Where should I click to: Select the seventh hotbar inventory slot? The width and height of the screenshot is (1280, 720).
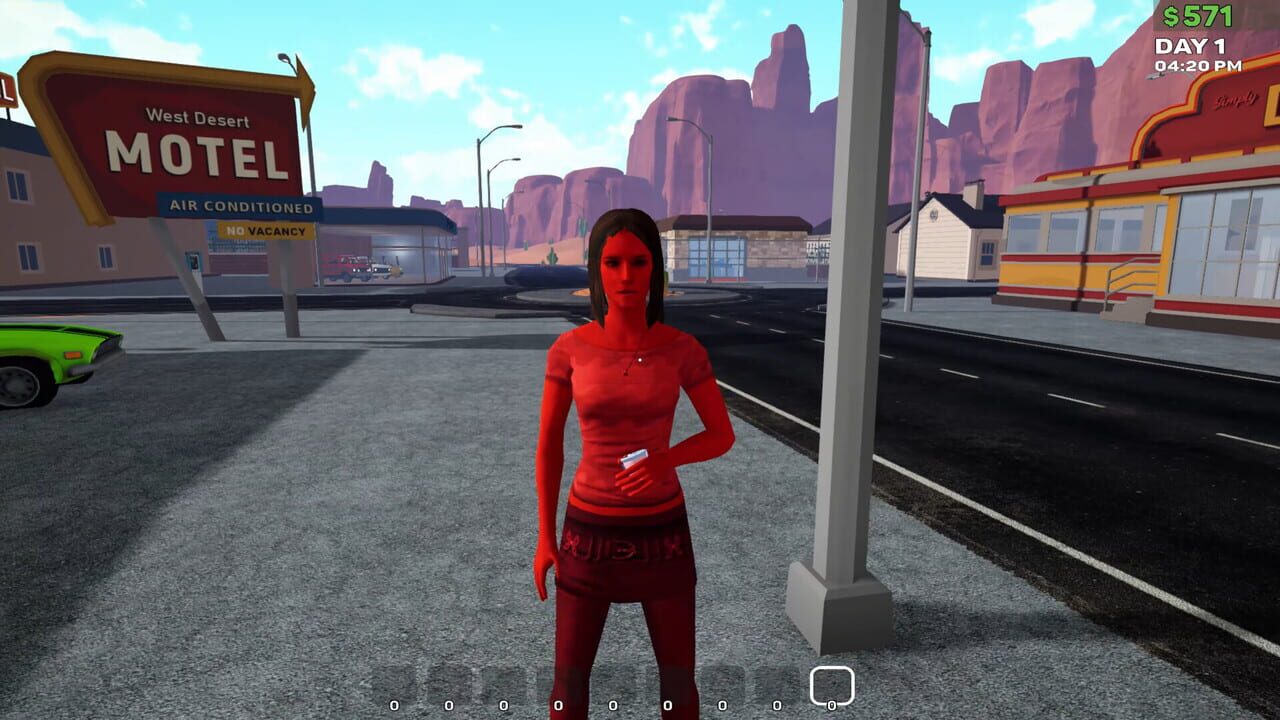click(721, 683)
